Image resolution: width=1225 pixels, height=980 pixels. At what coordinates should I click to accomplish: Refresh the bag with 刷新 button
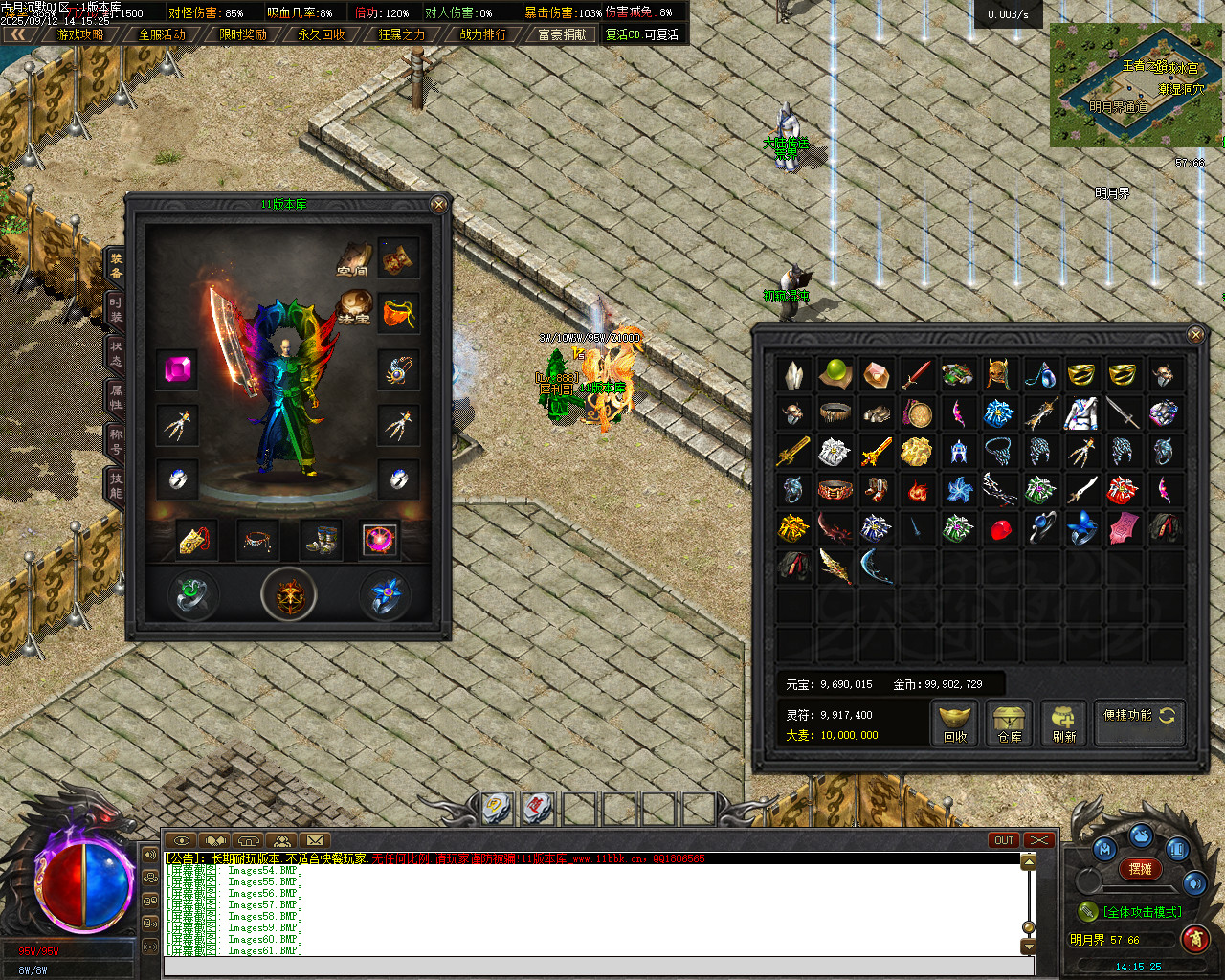pos(1063,724)
